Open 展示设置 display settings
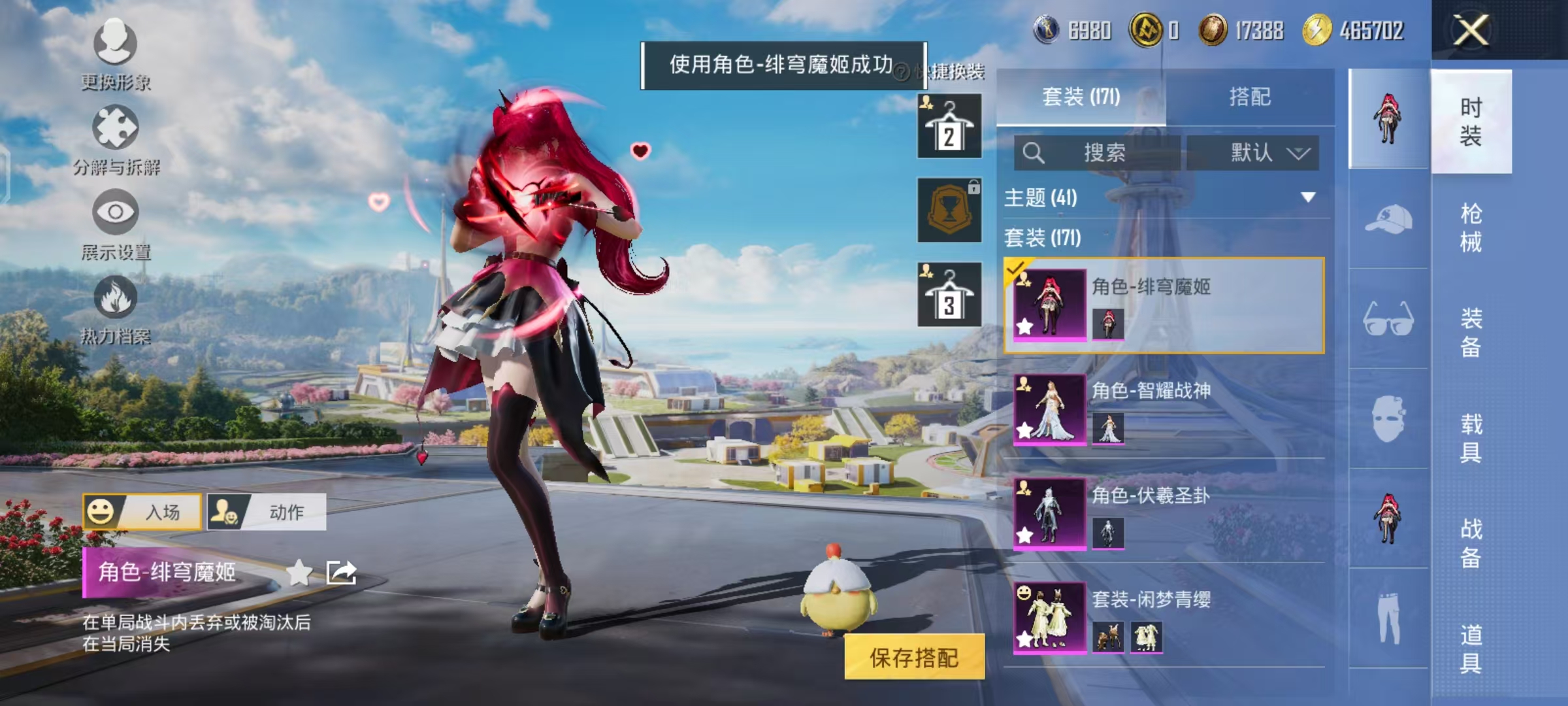Screen dimensions: 1568x706 click(x=114, y=226)
